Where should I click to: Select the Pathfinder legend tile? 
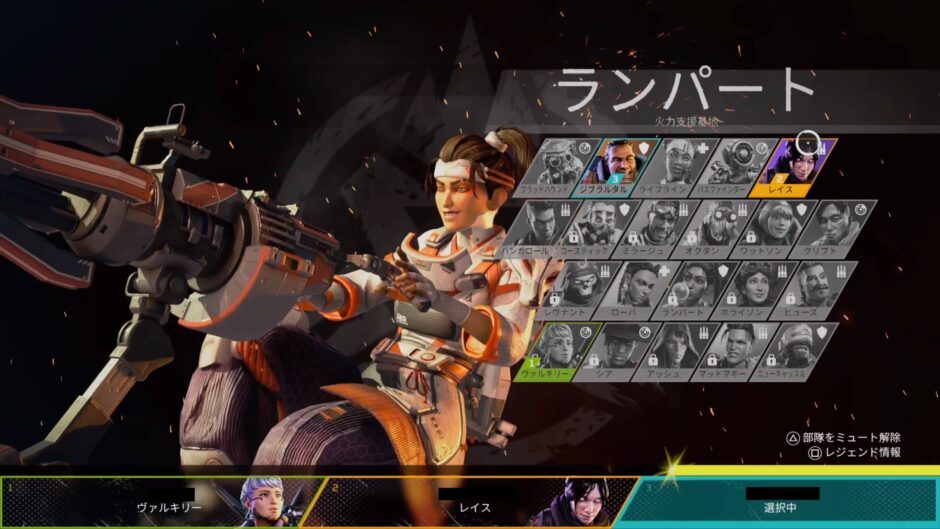741,165
